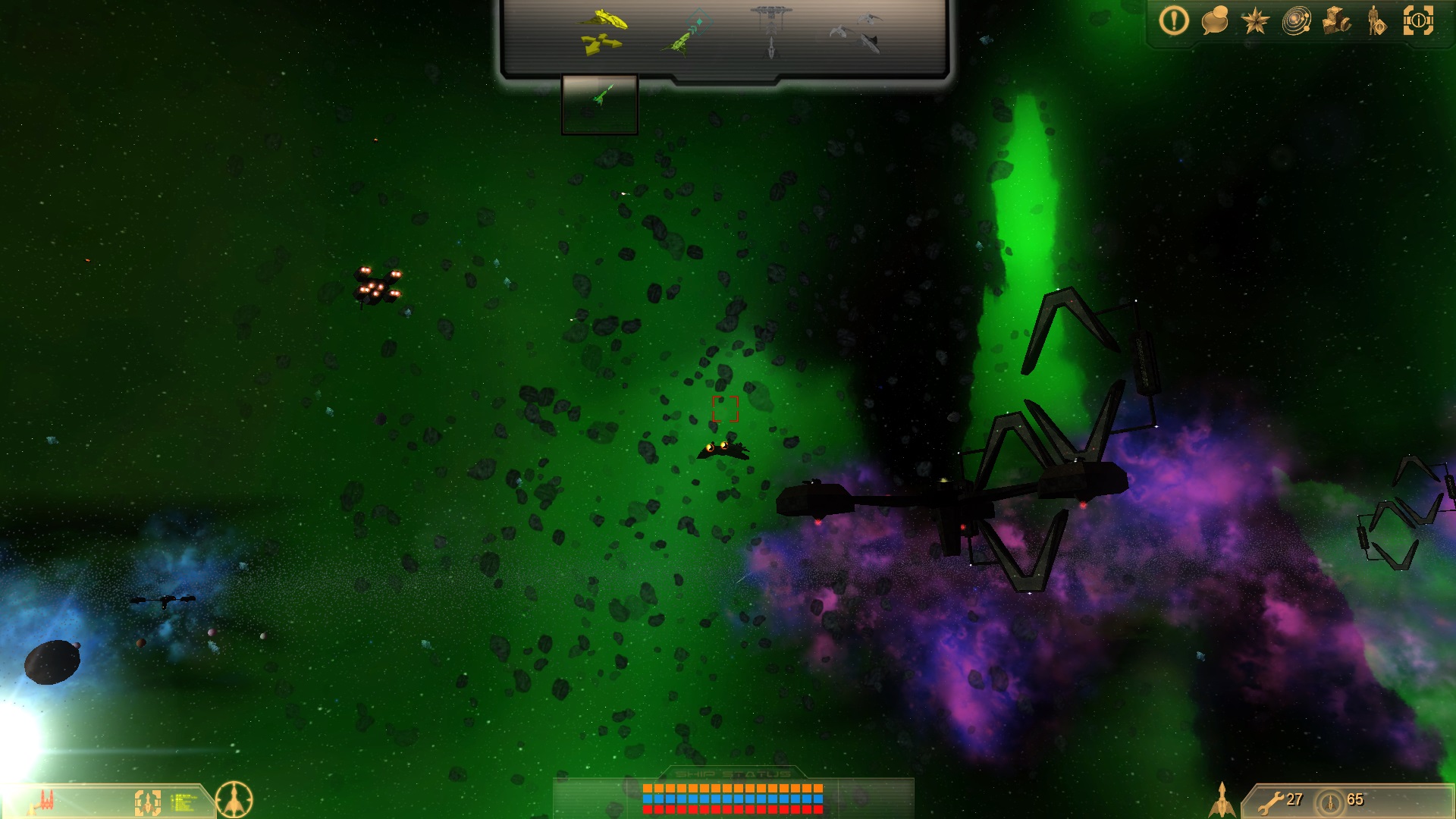The height and width of the screenshot is (819, 1456).
Task: Select the greyed-out station docking command
Action: point(770,32)
